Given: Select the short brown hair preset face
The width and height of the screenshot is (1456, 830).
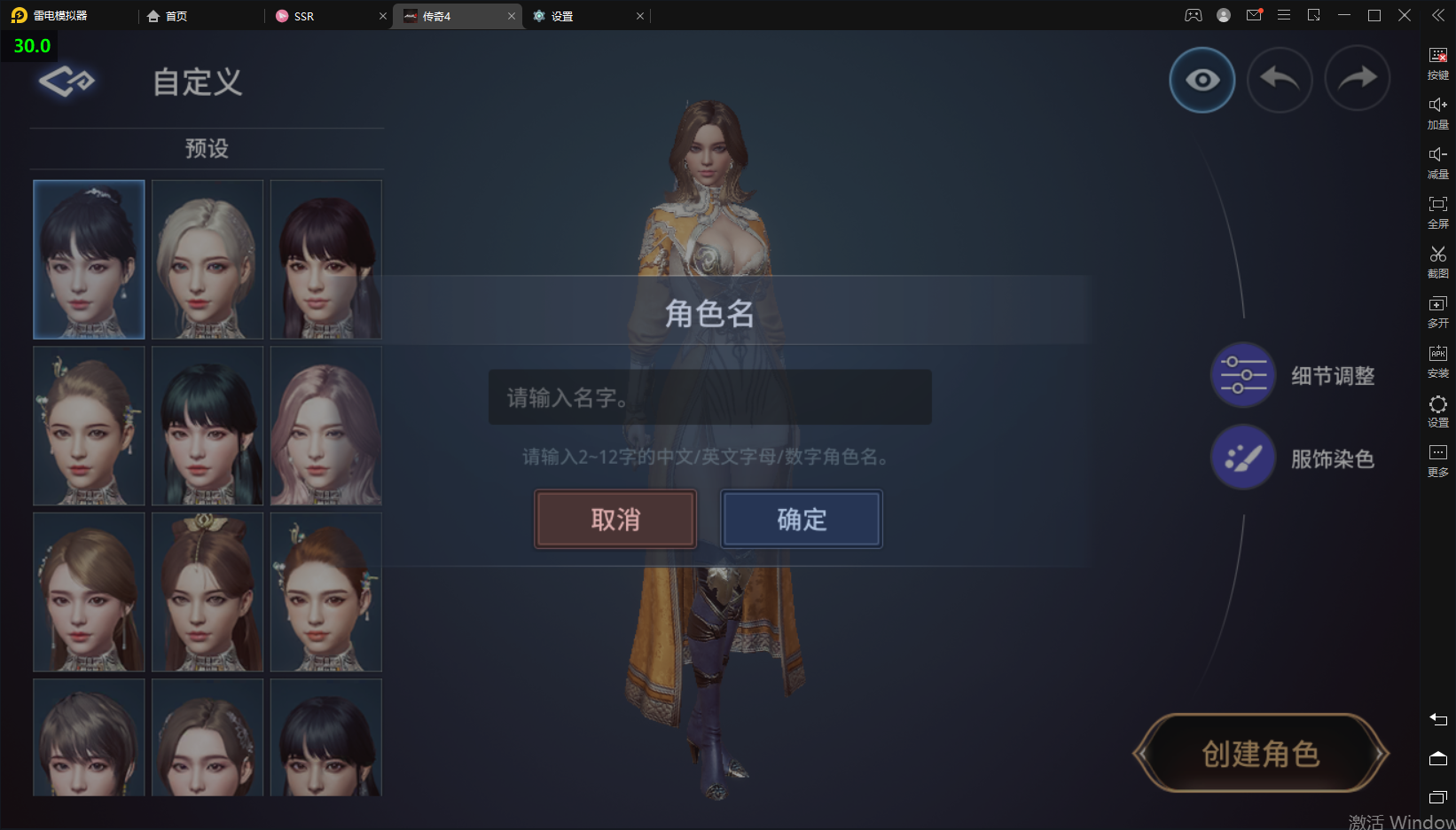Looking at the screenshot, I should click(89, 738).
